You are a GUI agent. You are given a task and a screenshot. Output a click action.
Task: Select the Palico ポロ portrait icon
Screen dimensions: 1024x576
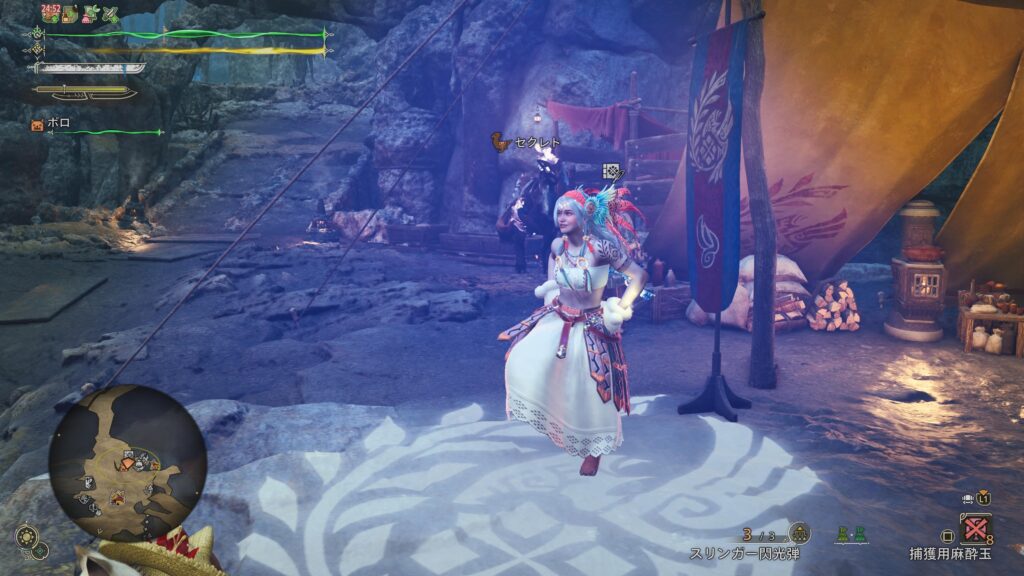38,125
